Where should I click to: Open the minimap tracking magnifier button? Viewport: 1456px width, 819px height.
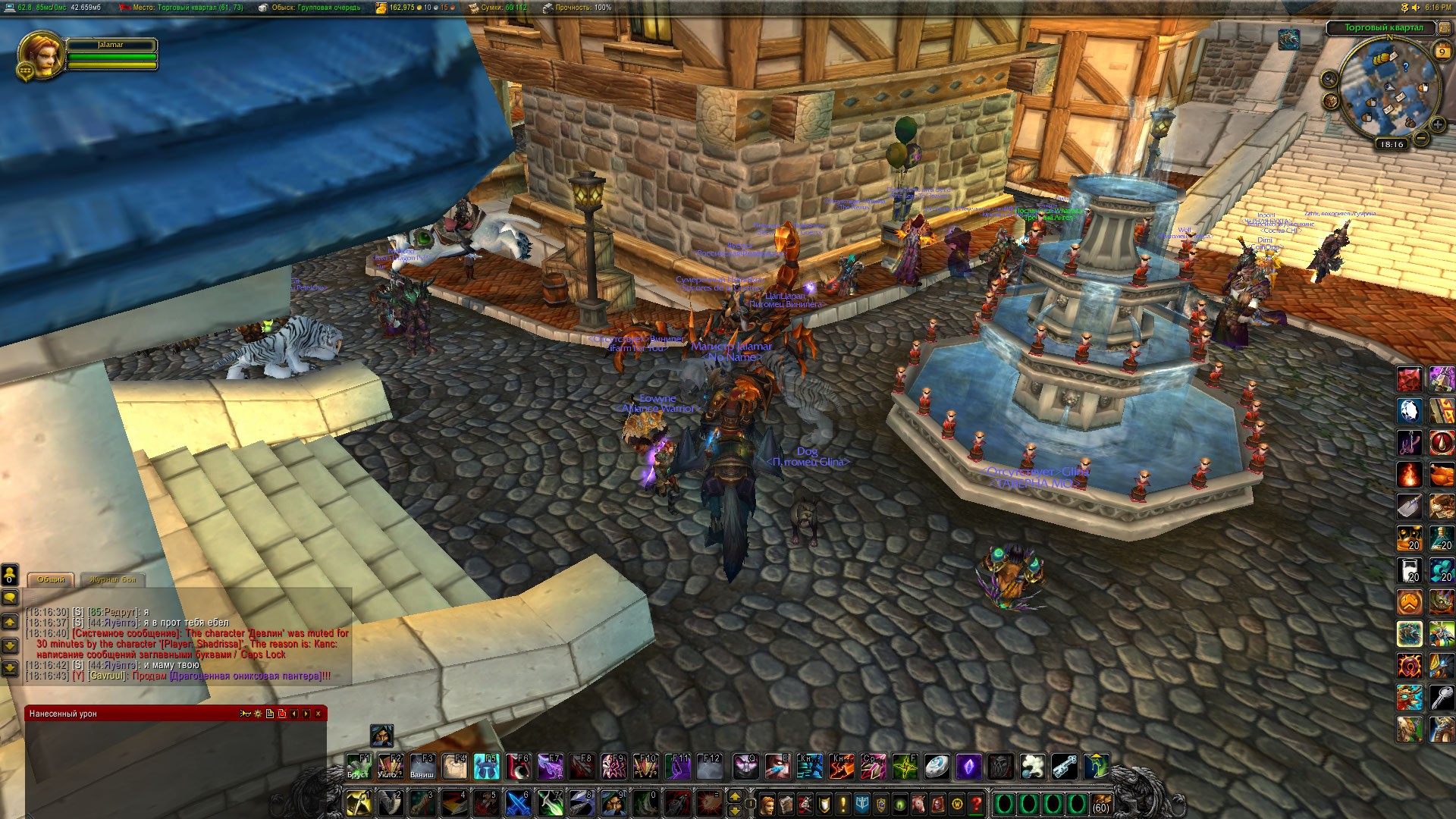(x=1329, y=79)
